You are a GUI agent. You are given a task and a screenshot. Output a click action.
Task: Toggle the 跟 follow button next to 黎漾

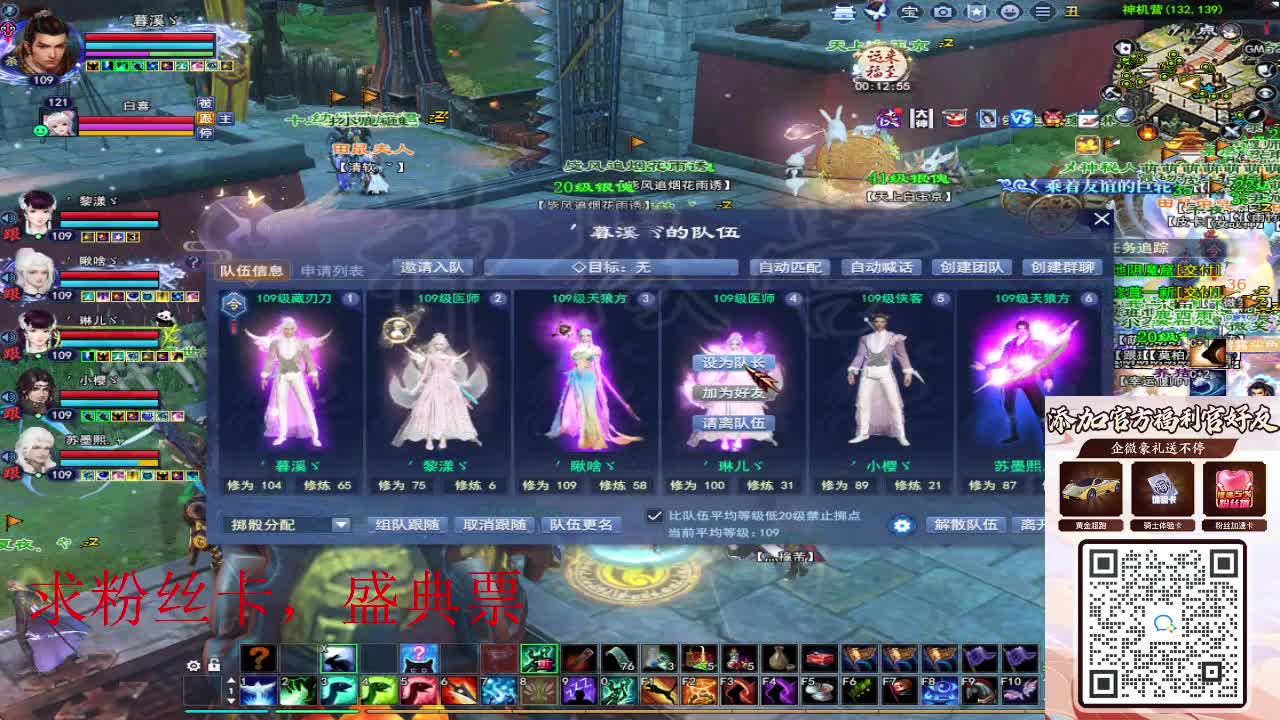[11, 234]
